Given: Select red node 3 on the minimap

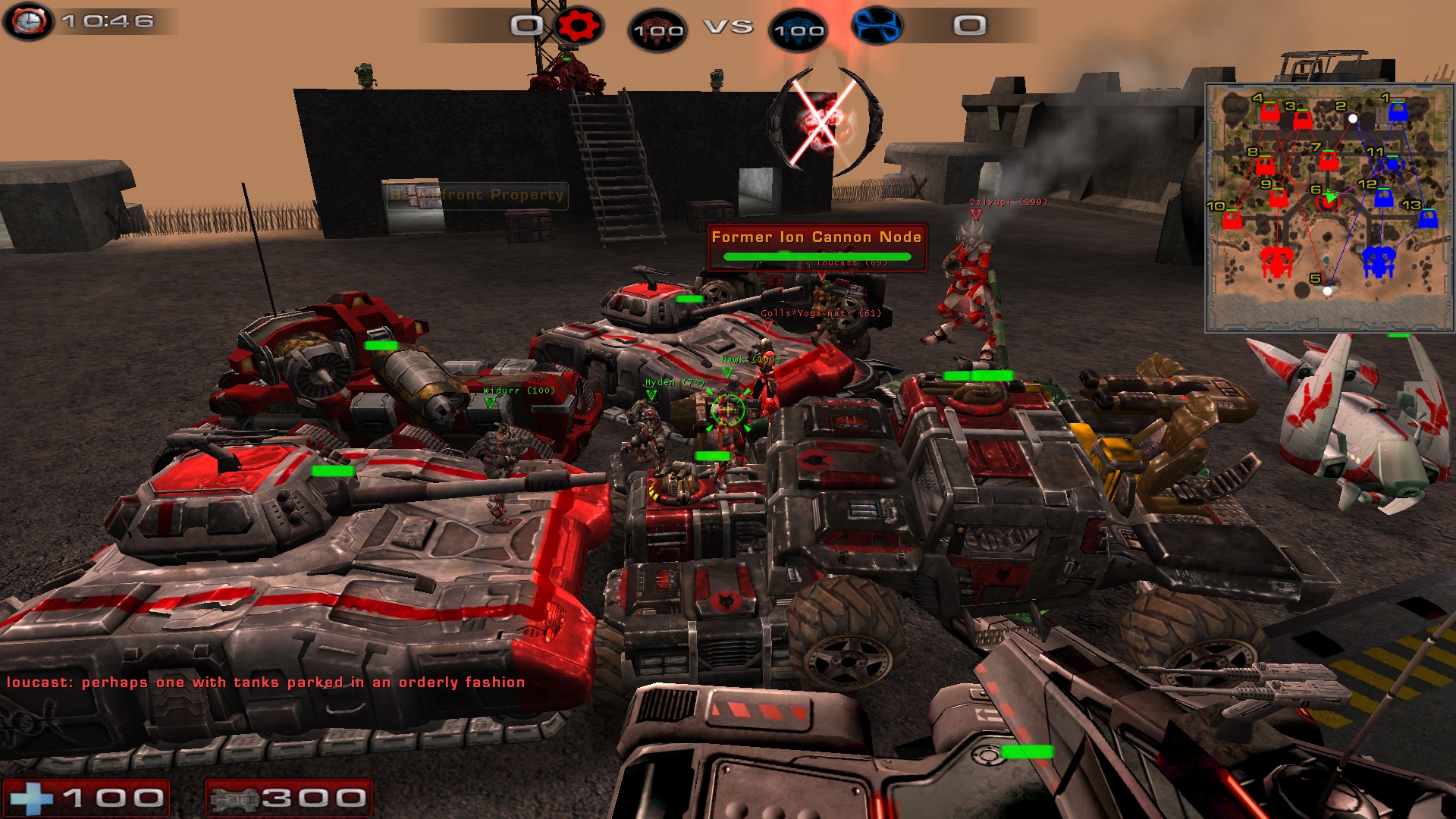Looking at the screenshot, I should pyautogui.click(x=1303, y=120).
